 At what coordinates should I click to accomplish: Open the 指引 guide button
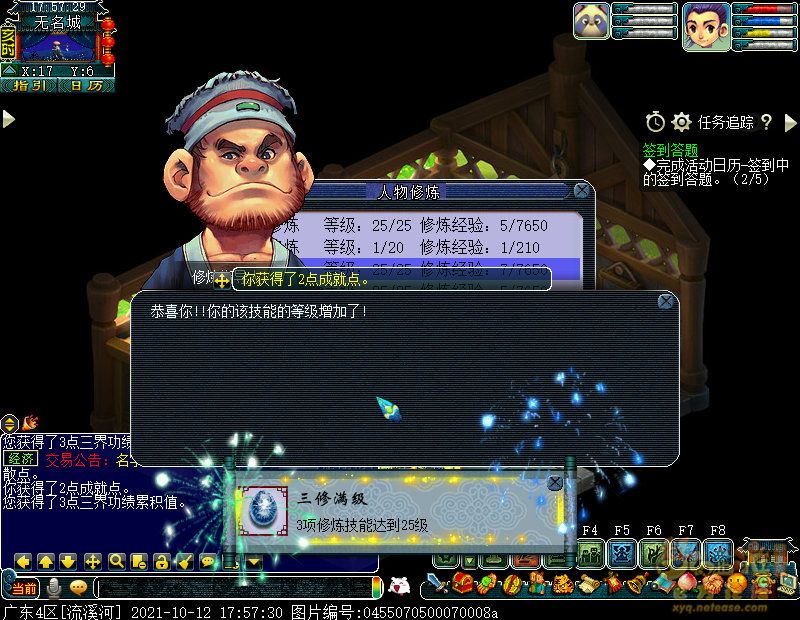point(29,86)
